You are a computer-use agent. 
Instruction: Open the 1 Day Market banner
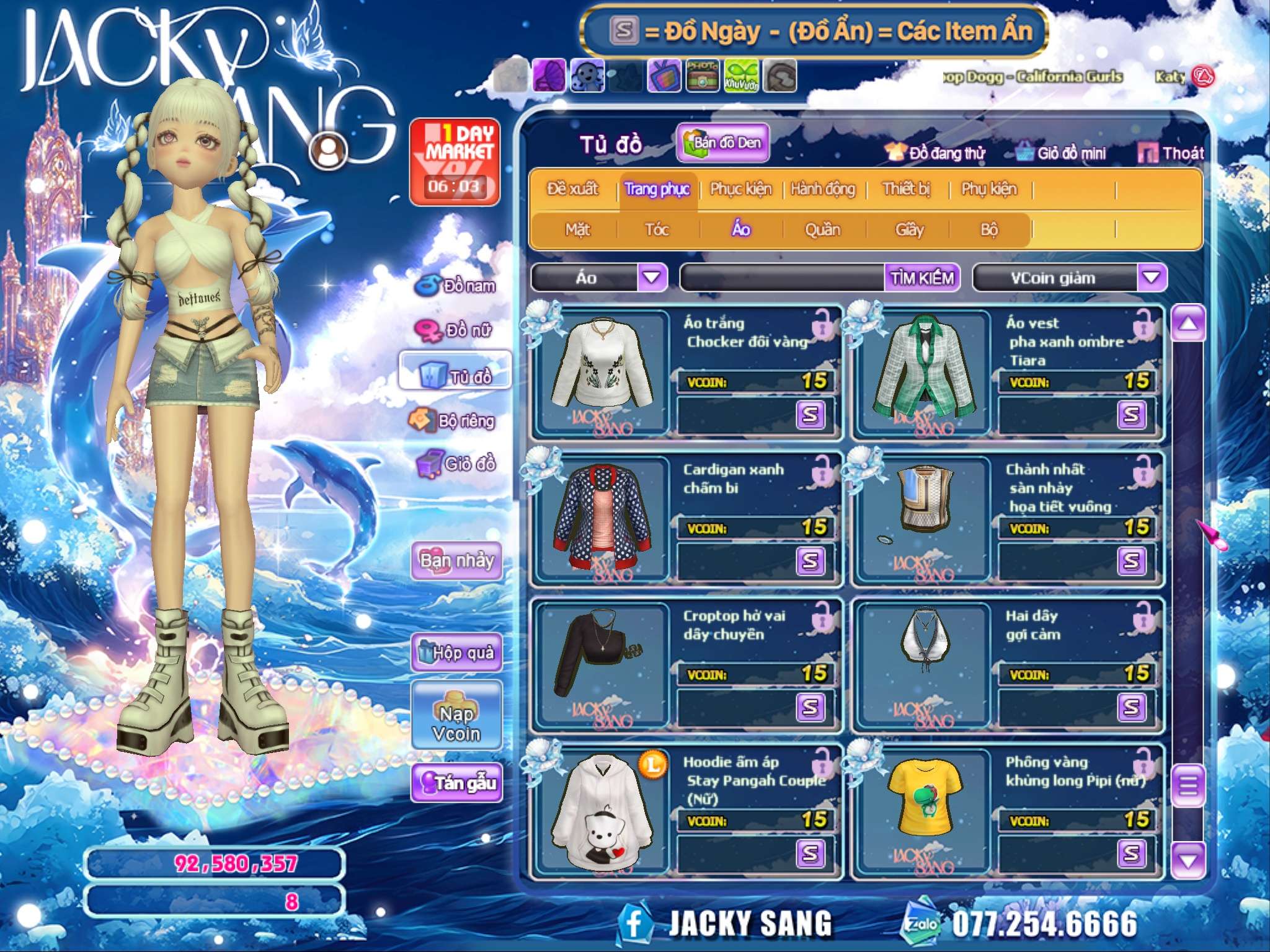455,162
